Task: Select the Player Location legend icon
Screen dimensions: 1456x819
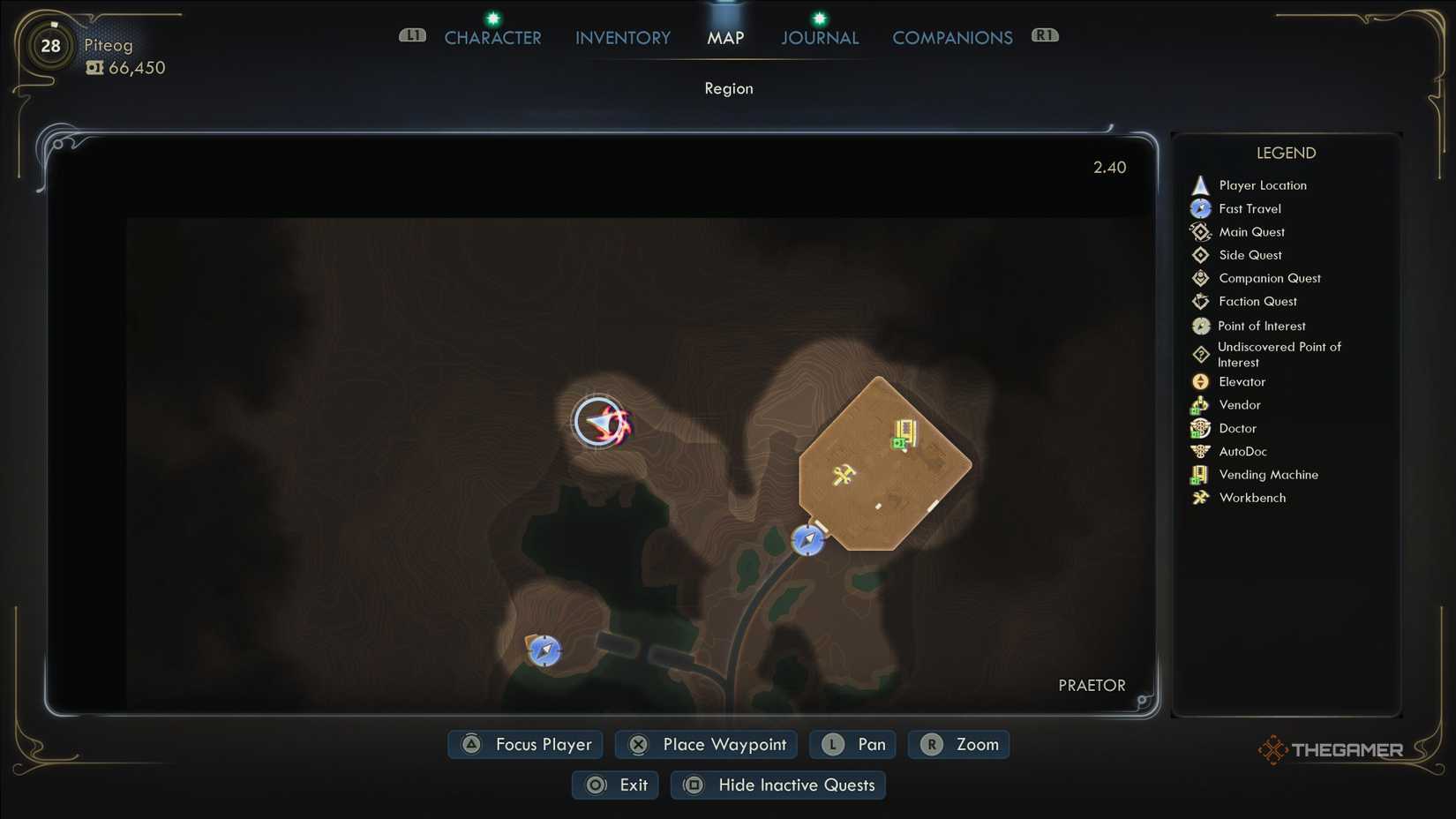Action: coord(1200,184)
